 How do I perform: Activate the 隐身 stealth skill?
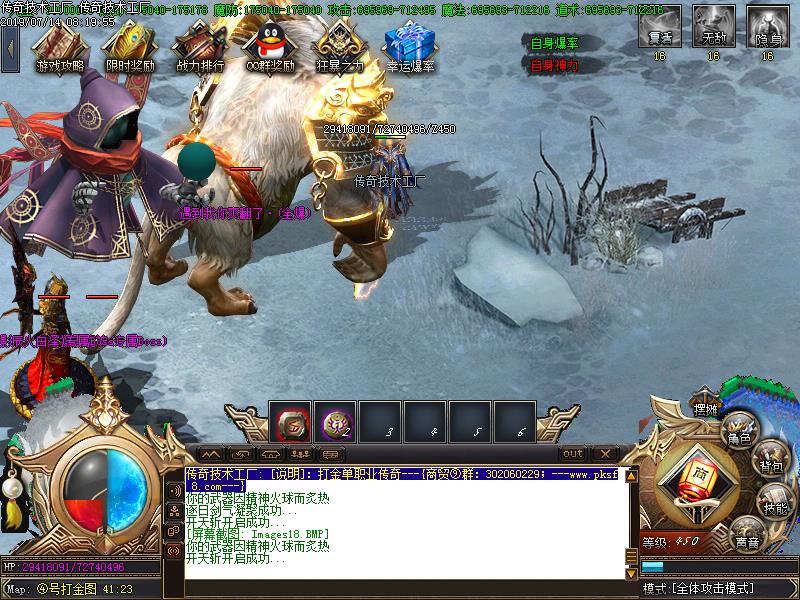pos(767,26)
